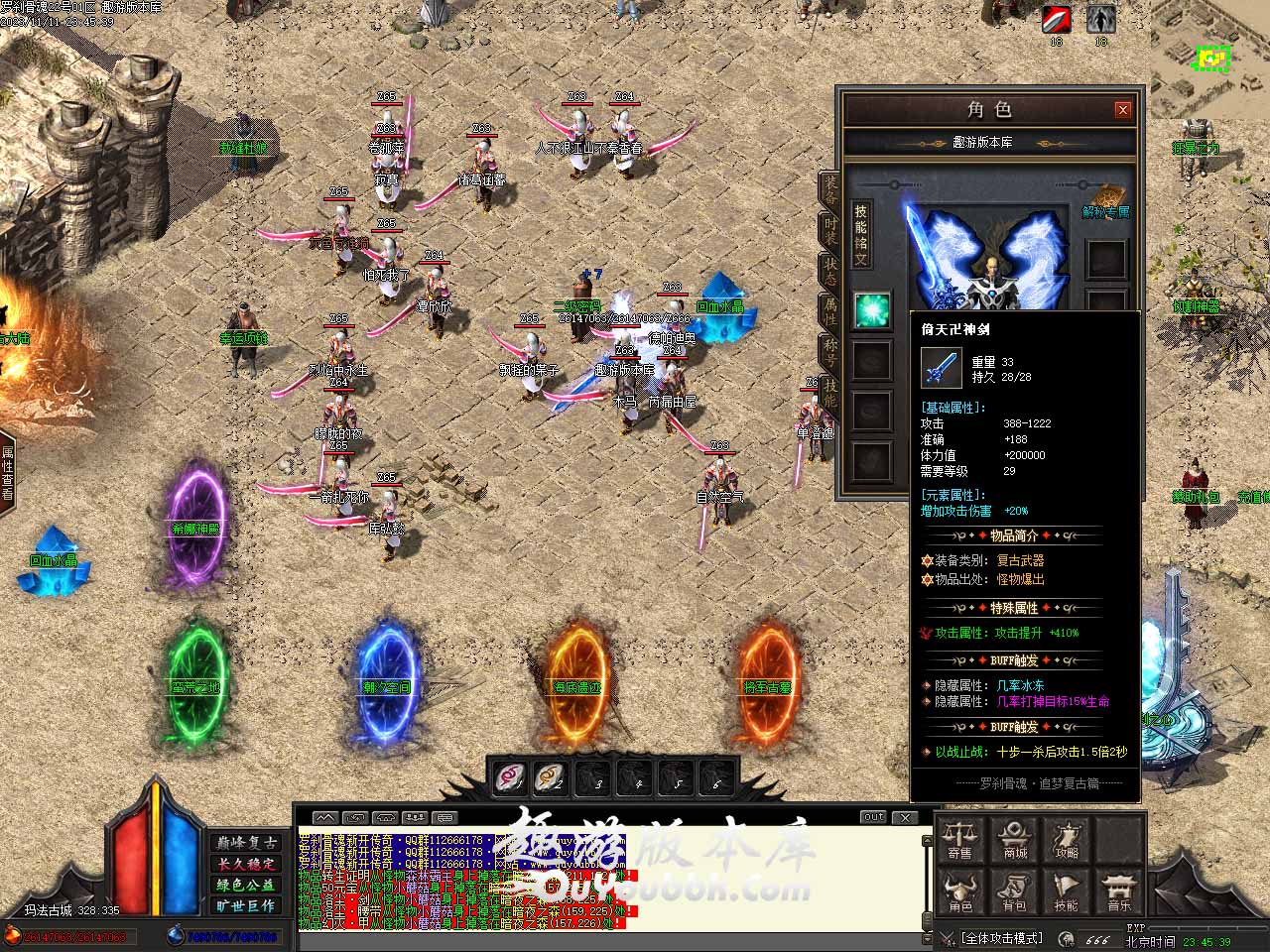Open the 解秘专属 book icon

tap(1106, 199)
